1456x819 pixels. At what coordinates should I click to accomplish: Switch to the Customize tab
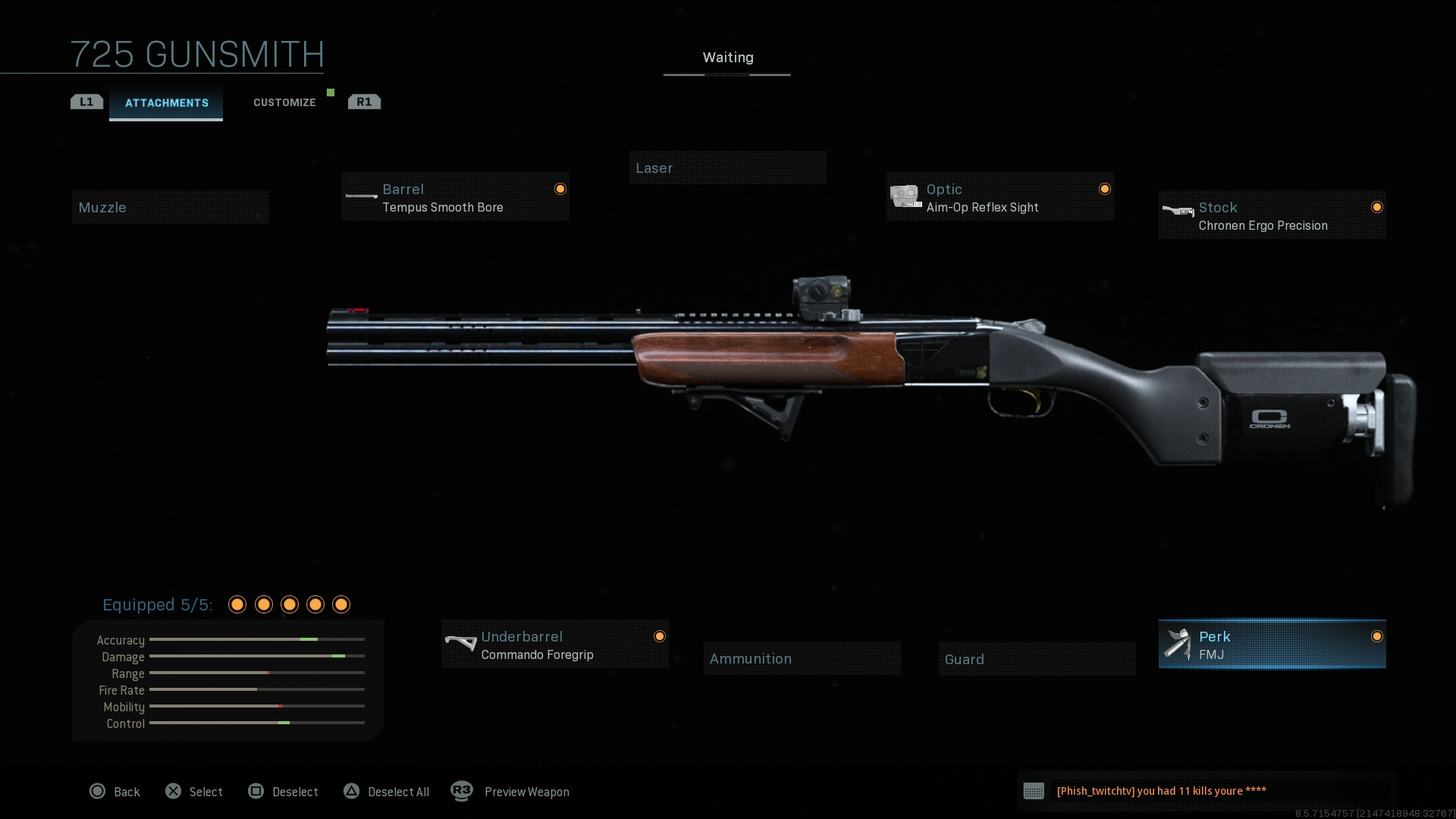point(284,102)
